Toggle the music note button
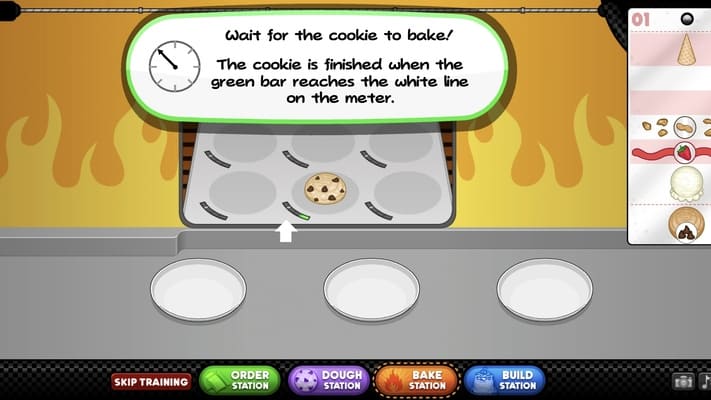The width and height of the screenshot is (711, 400). (x=704, y=381)
